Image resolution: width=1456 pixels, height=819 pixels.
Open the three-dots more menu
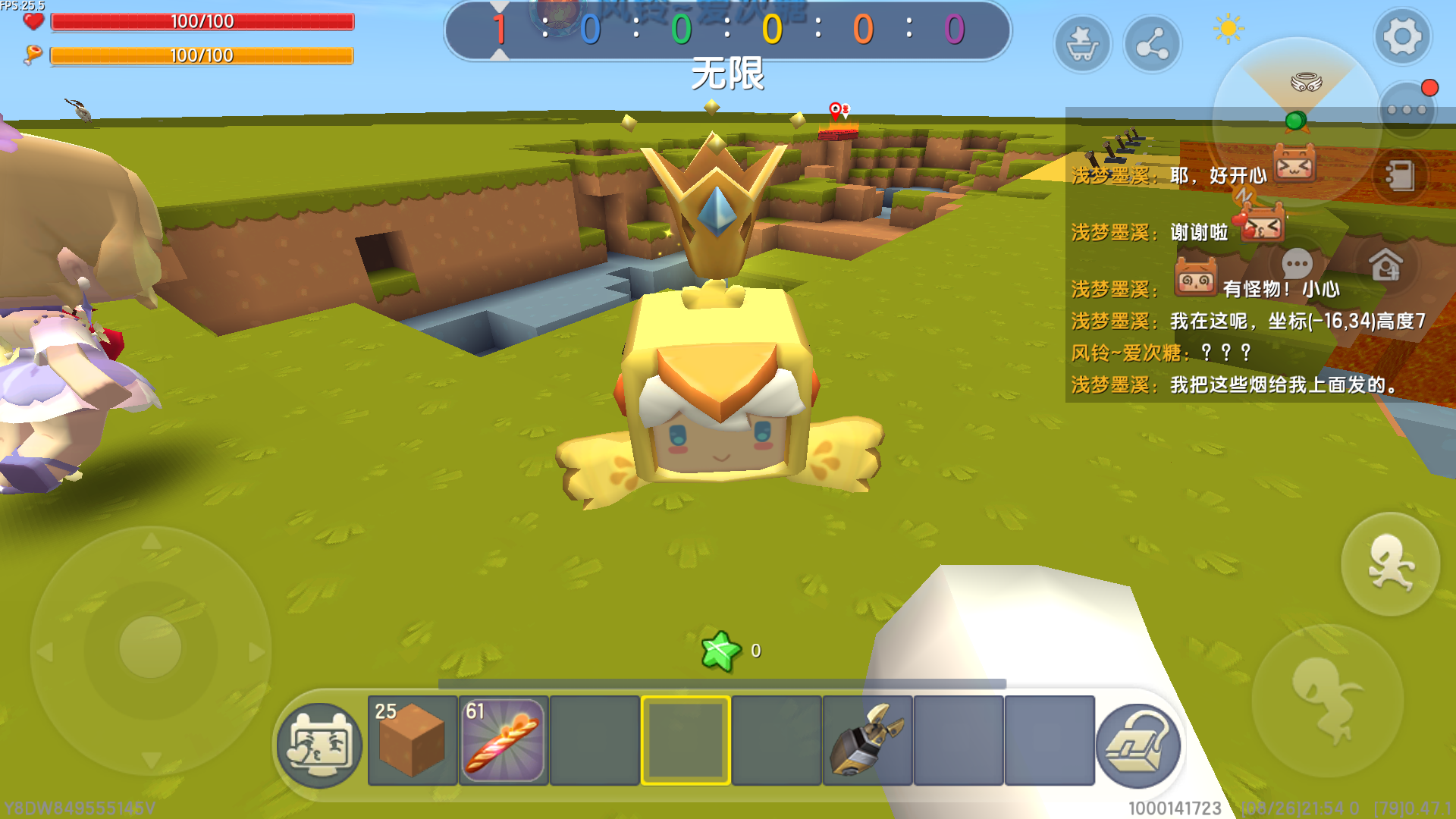pyautogui.click(x=1406, y=110)
